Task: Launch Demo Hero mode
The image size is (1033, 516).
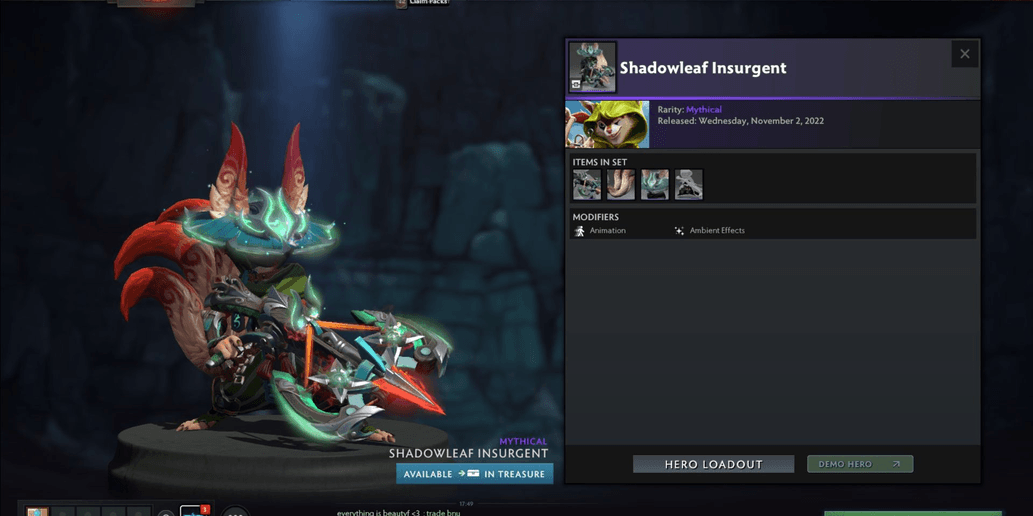Action: click(x=859, y=464)
